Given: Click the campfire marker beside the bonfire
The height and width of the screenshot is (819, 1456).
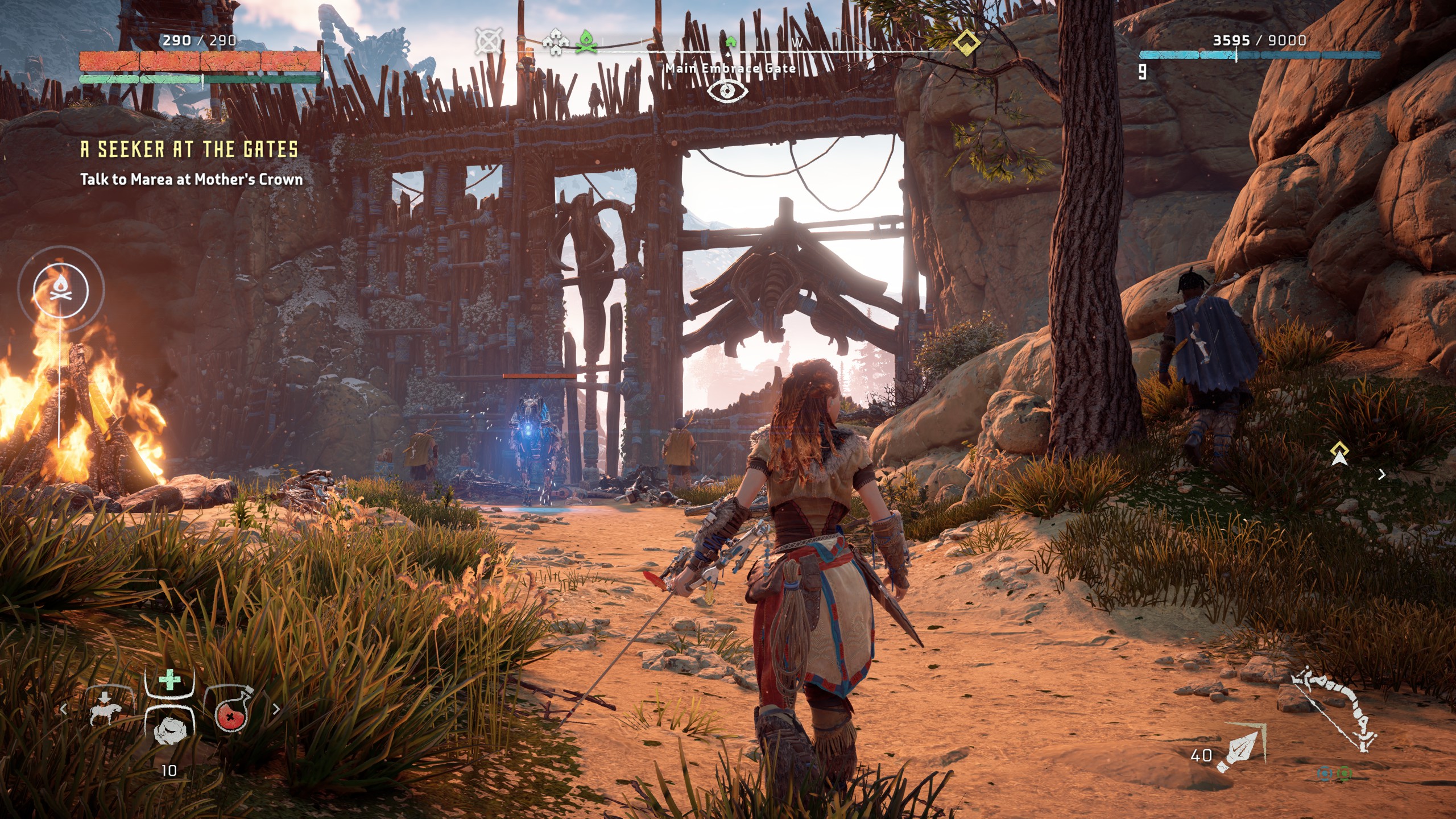Looking at the screenshot, I should [61, 289].
